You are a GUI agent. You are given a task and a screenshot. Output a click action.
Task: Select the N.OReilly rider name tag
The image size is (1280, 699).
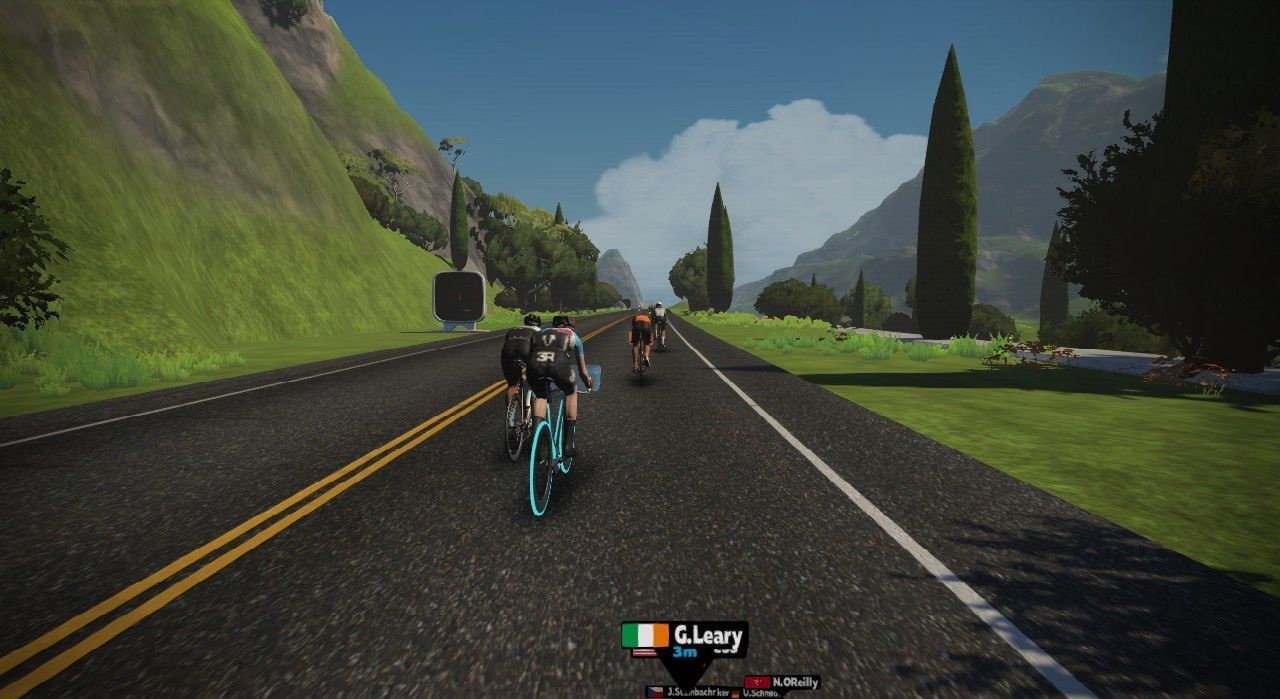[x=783, y=682]
